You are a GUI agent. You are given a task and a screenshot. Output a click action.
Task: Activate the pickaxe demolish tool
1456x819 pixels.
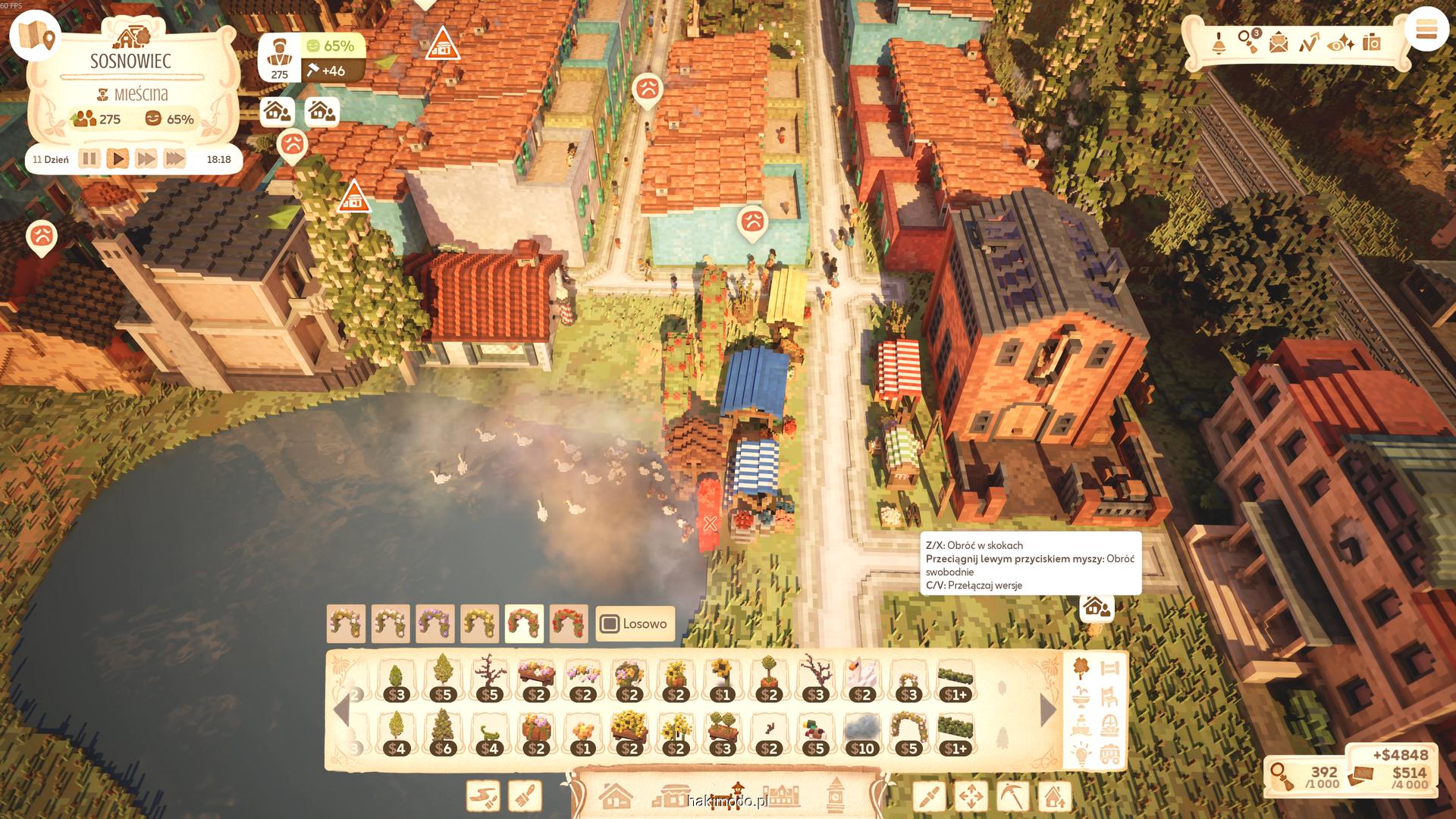click(x=1012, y=796)
